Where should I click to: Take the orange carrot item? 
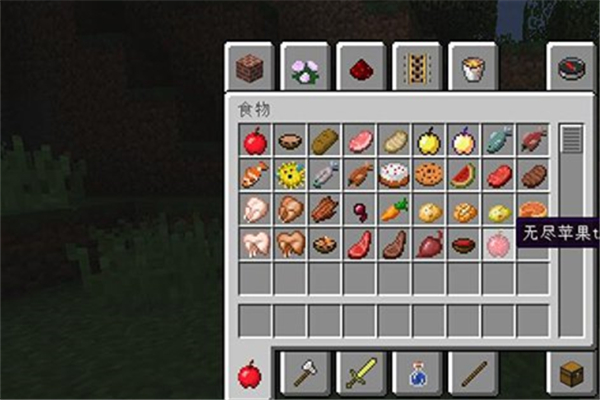click(395, 211)
